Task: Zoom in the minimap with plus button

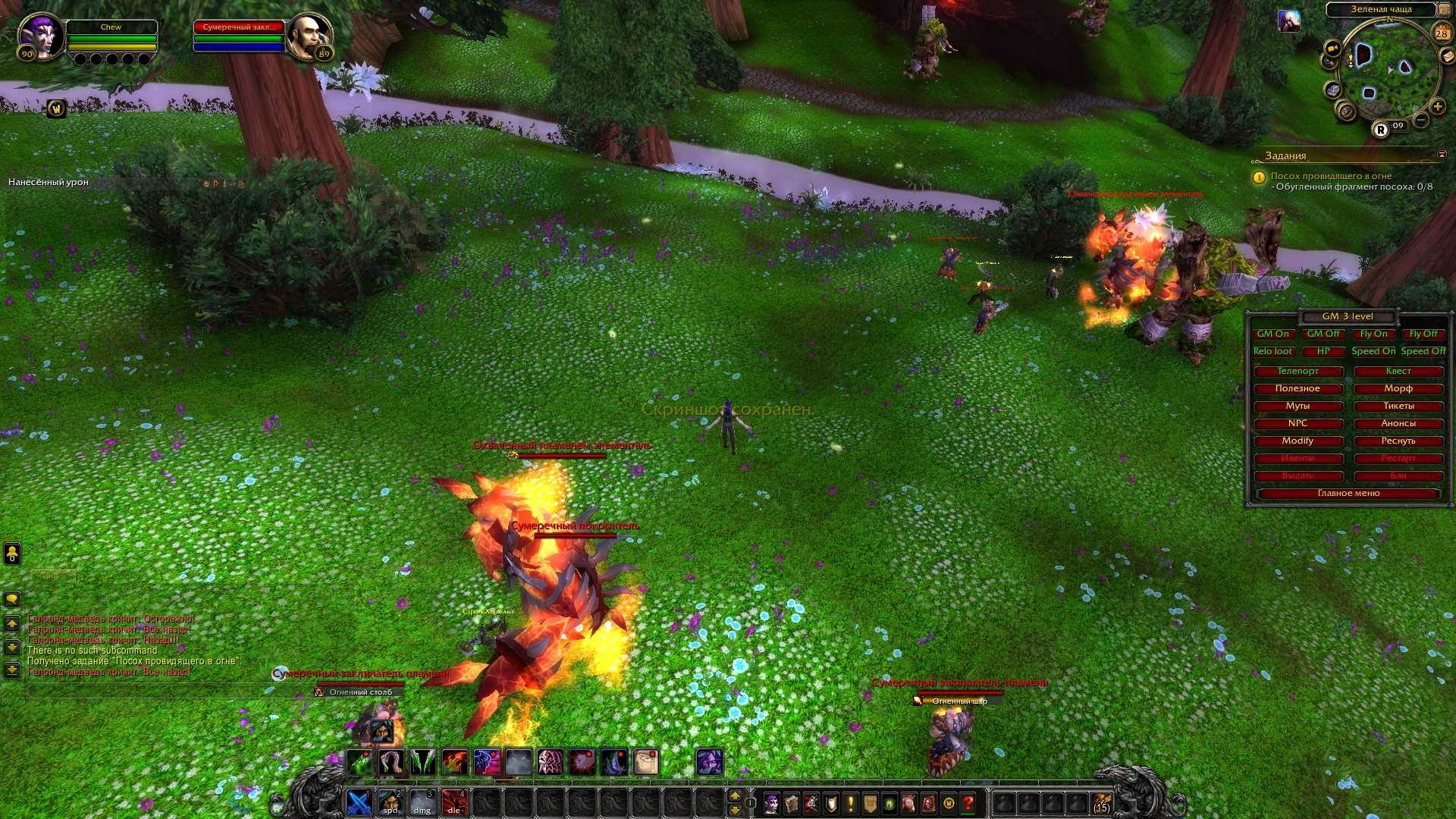Action: point(1437,107)
